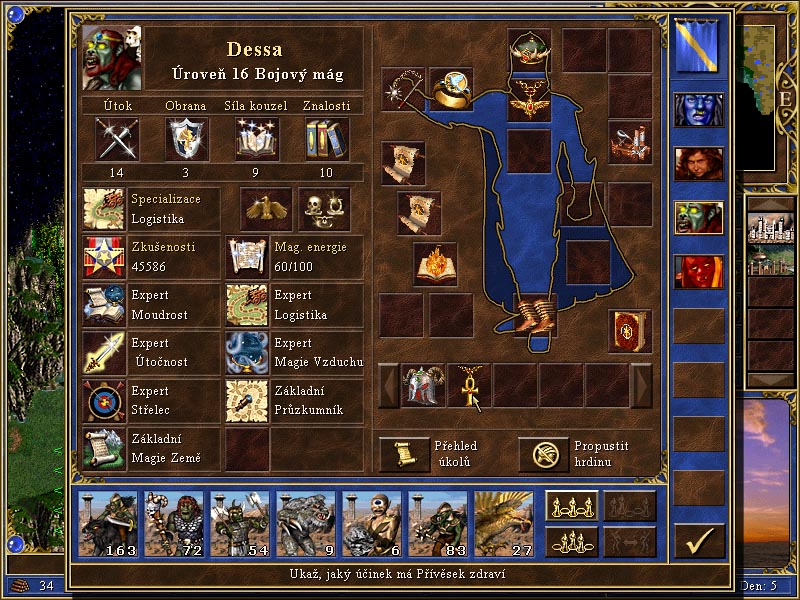Click Dessa's hero portrait
The image size is (800, 600).
click(112, 57)
